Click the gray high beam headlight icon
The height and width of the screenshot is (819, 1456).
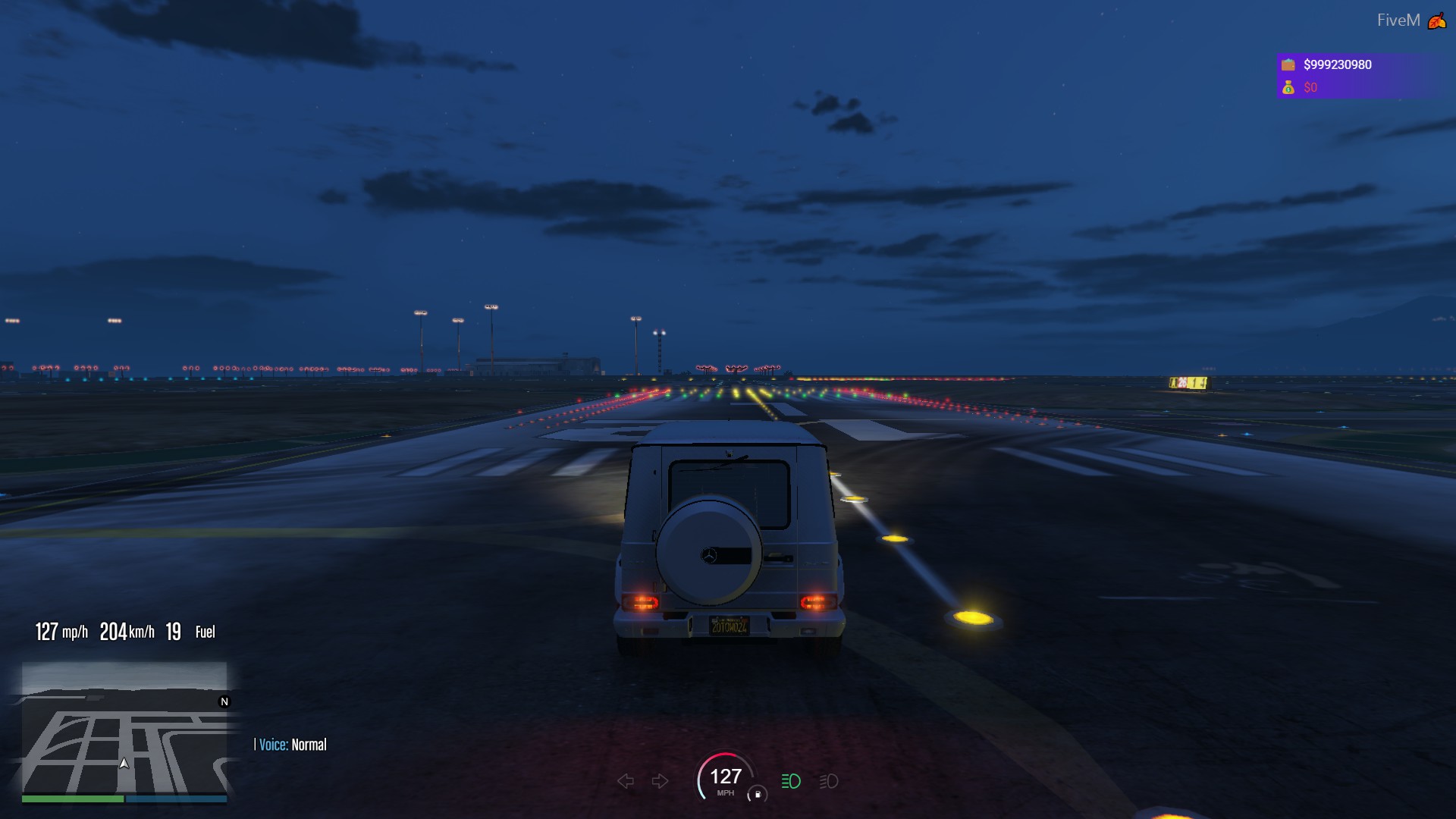(827, 781)
